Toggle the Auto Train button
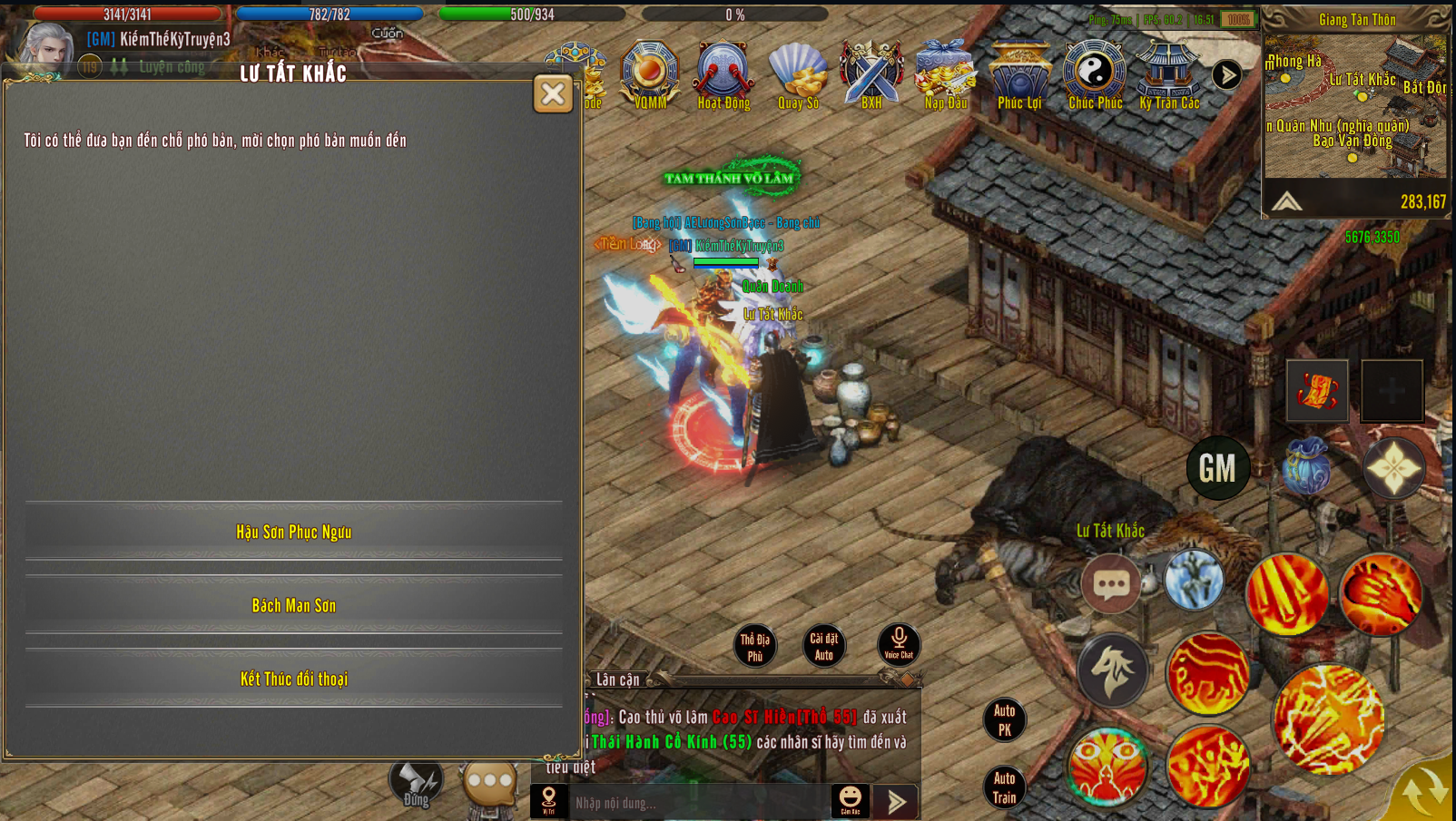Screen dimensions: 1456x821 coord(1004,787)
